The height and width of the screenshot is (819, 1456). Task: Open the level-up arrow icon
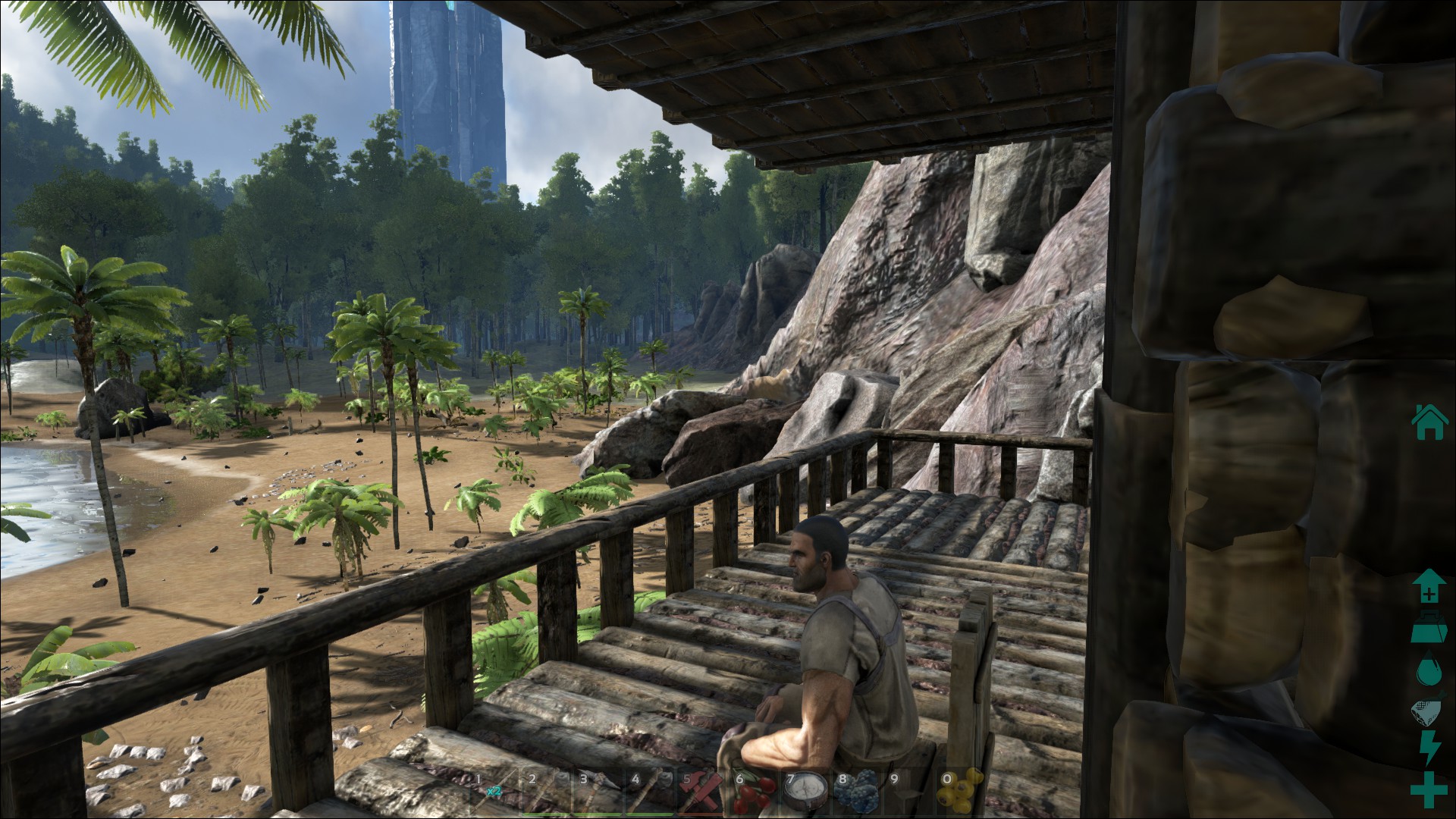tap(1429, 585)
